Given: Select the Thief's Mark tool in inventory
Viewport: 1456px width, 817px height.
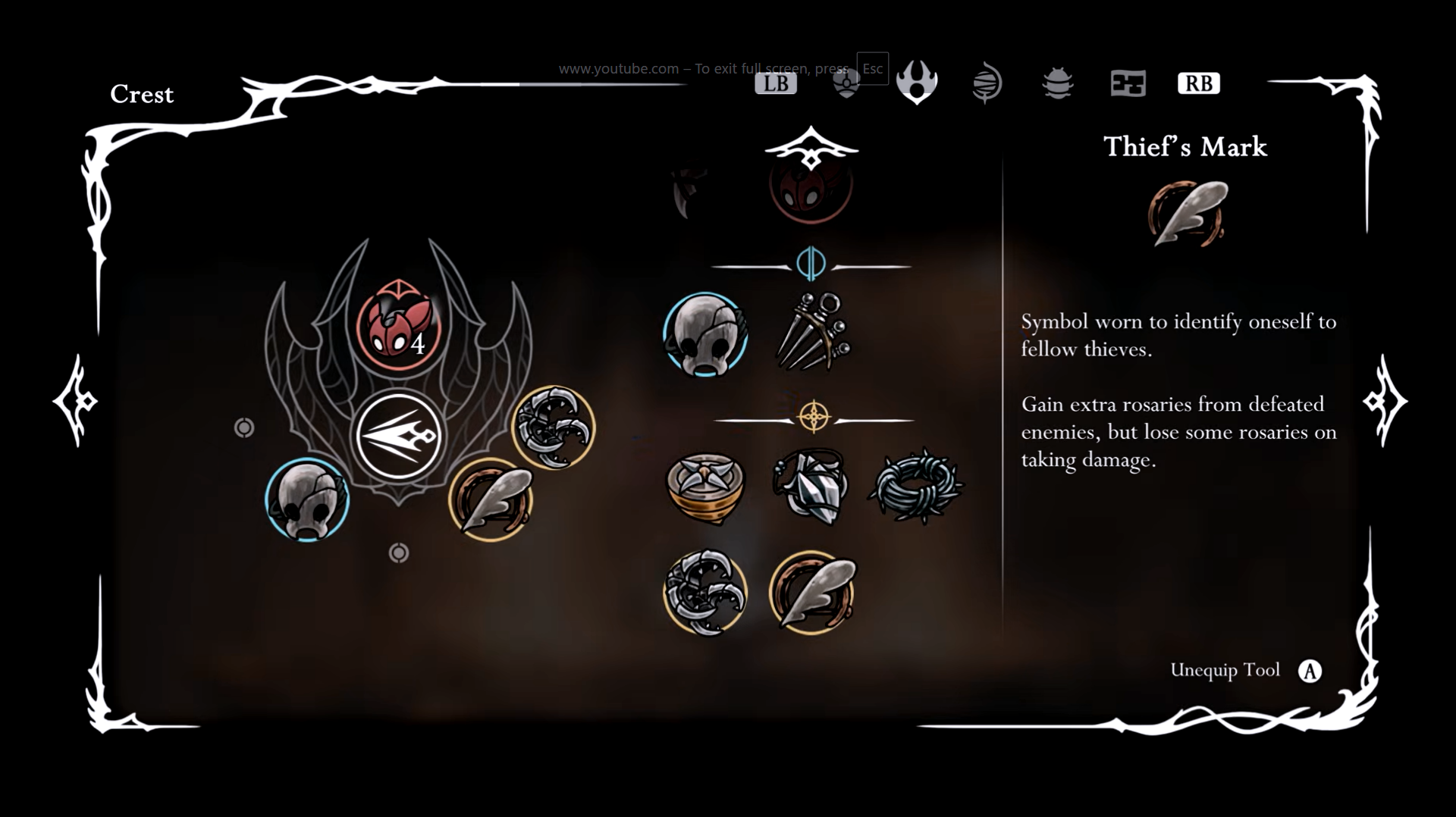Looking at the screenshot, I should point(814,593).
